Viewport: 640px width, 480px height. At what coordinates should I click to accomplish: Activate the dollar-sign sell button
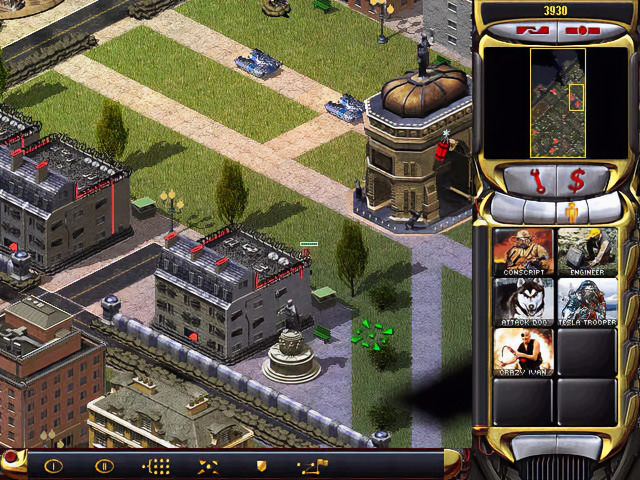pos(577,182)
